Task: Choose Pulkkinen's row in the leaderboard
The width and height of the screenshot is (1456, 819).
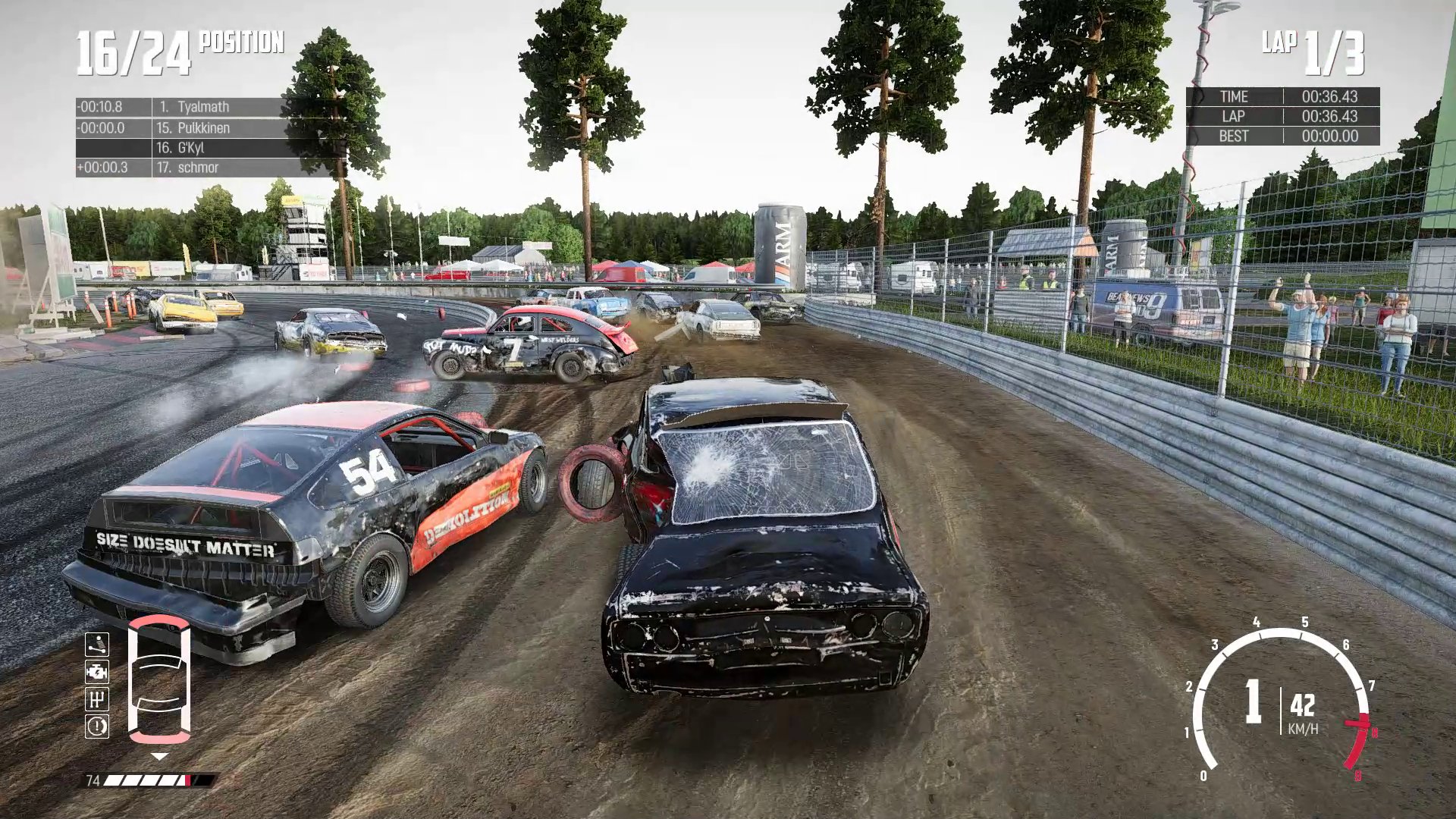Action: click(203, 127)
